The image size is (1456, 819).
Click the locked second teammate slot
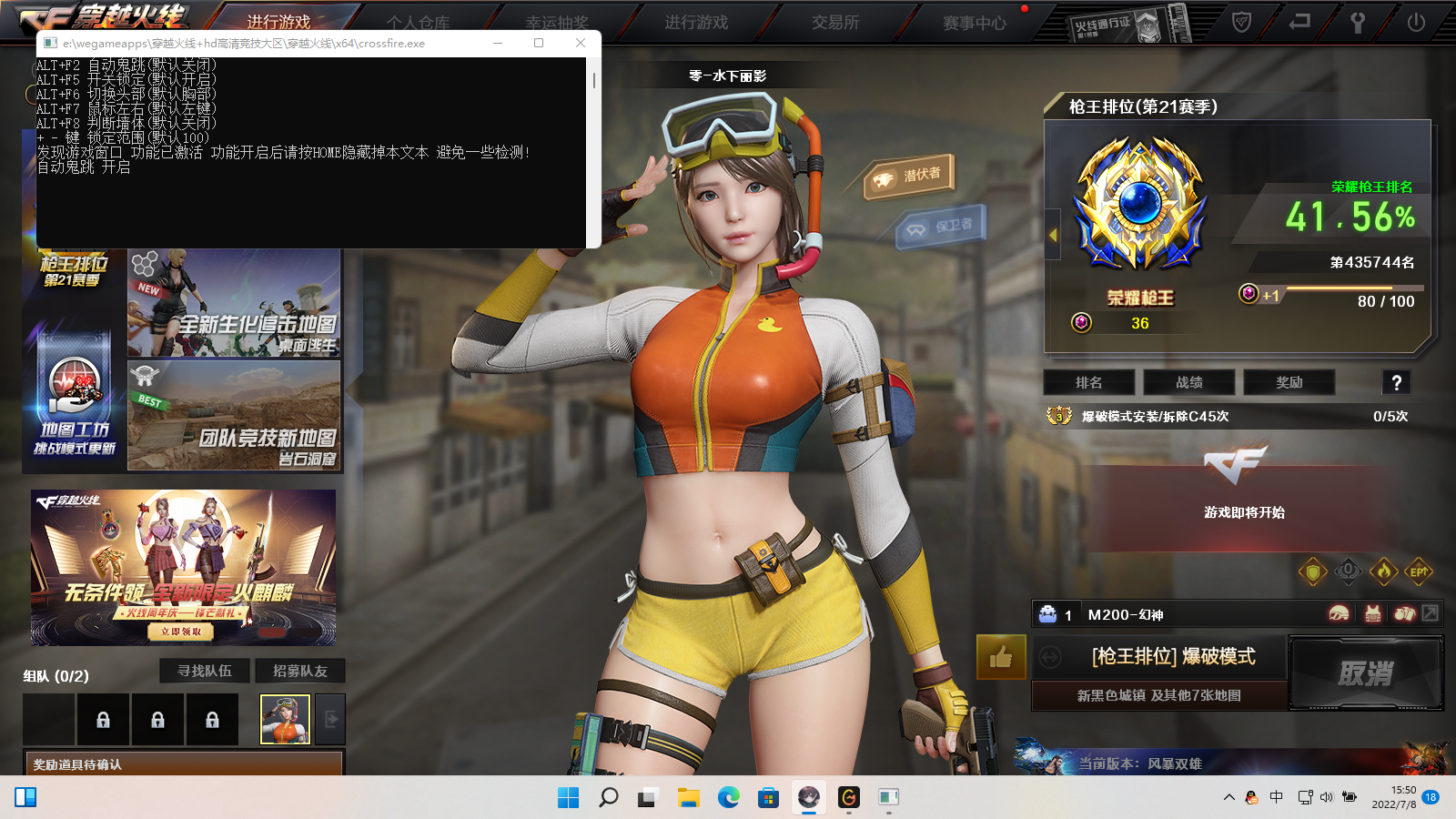coord(158,719)
